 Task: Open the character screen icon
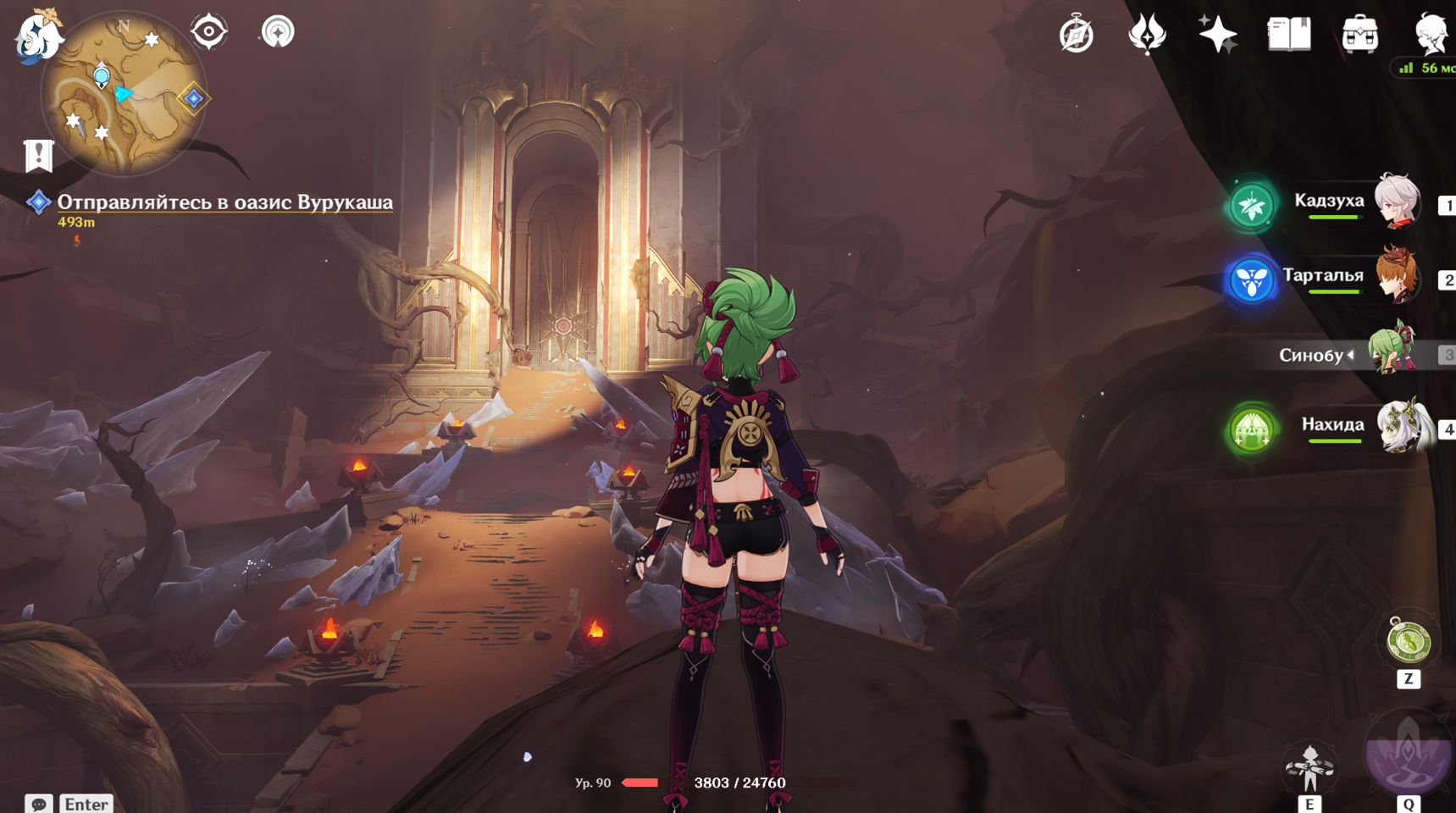pyautogui.click(x=1431, y=35)
